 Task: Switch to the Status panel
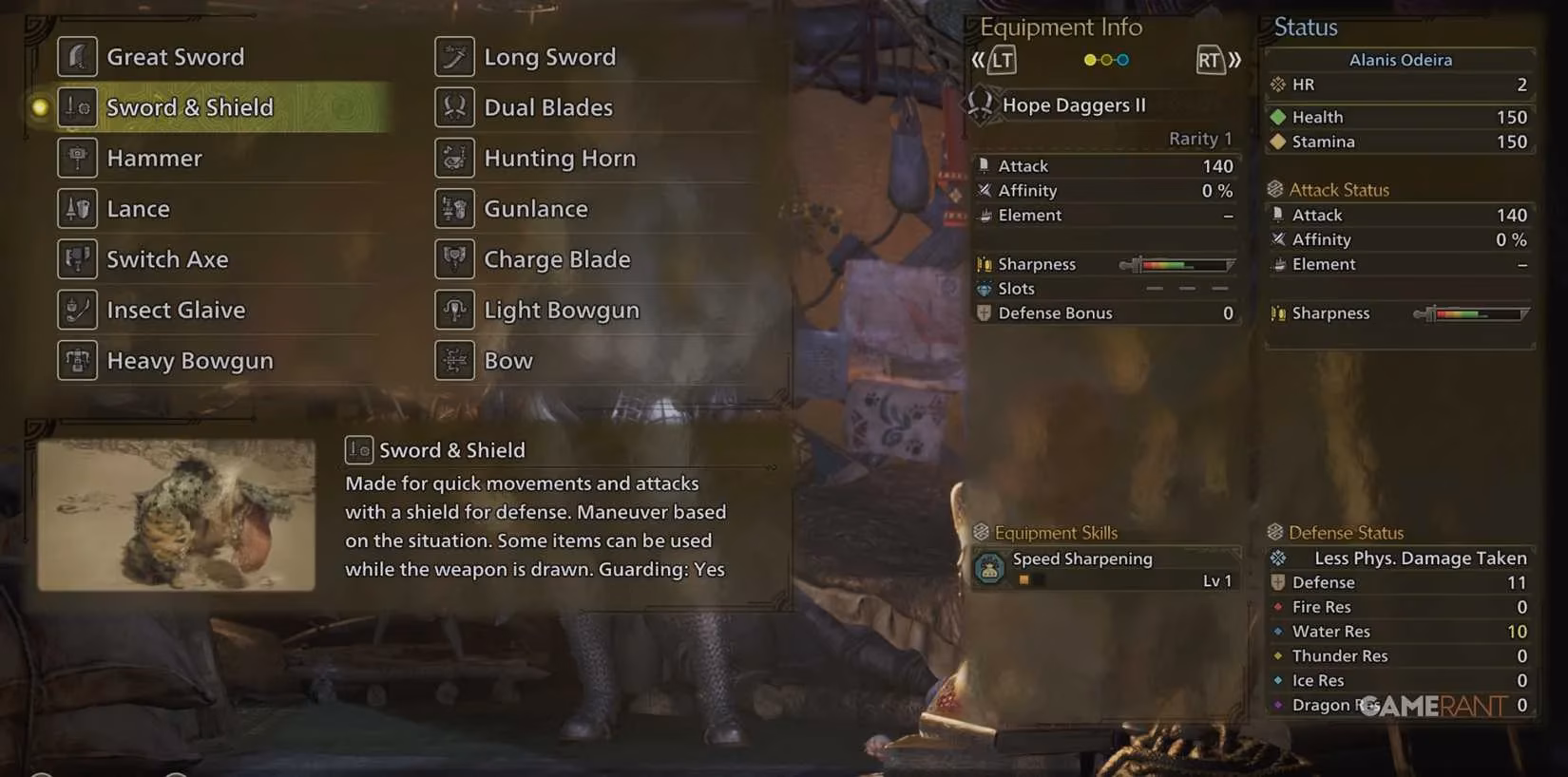[x=1304, y=28]
